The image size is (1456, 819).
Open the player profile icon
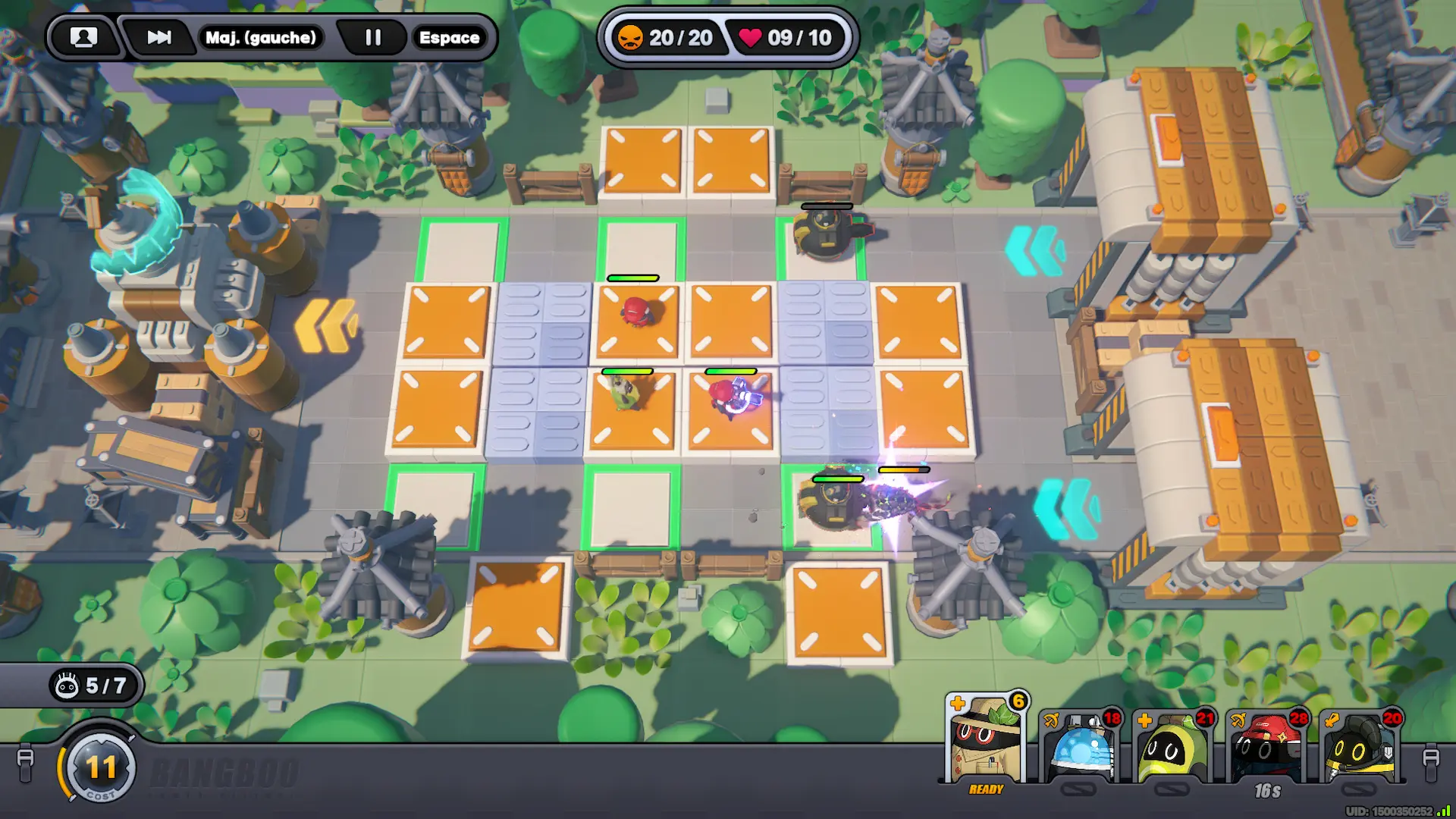click(x=83, y=37)
